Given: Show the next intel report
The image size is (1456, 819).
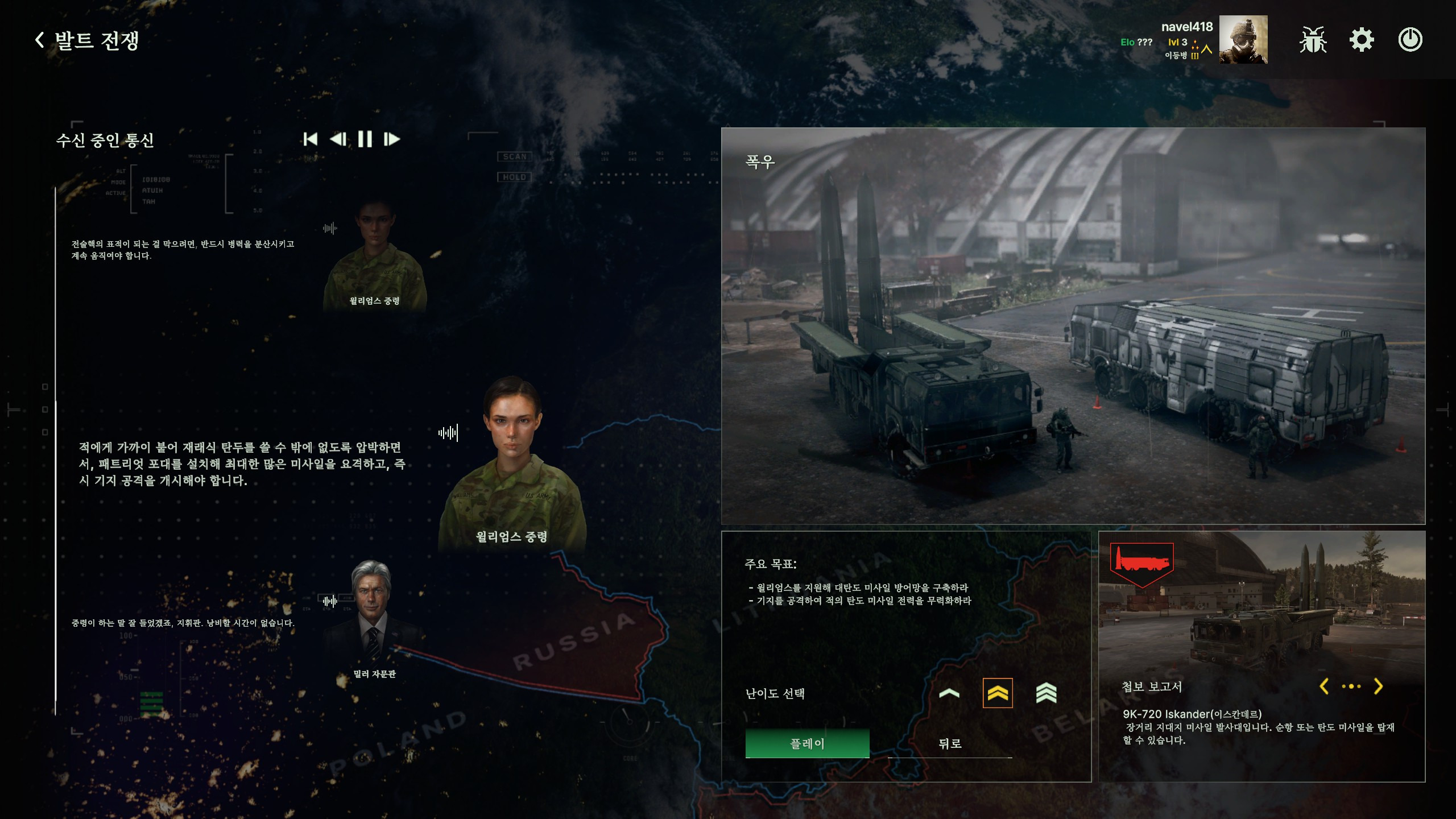Looking at the screenshot, I should pyautogui.click(x=1378, y=686).
